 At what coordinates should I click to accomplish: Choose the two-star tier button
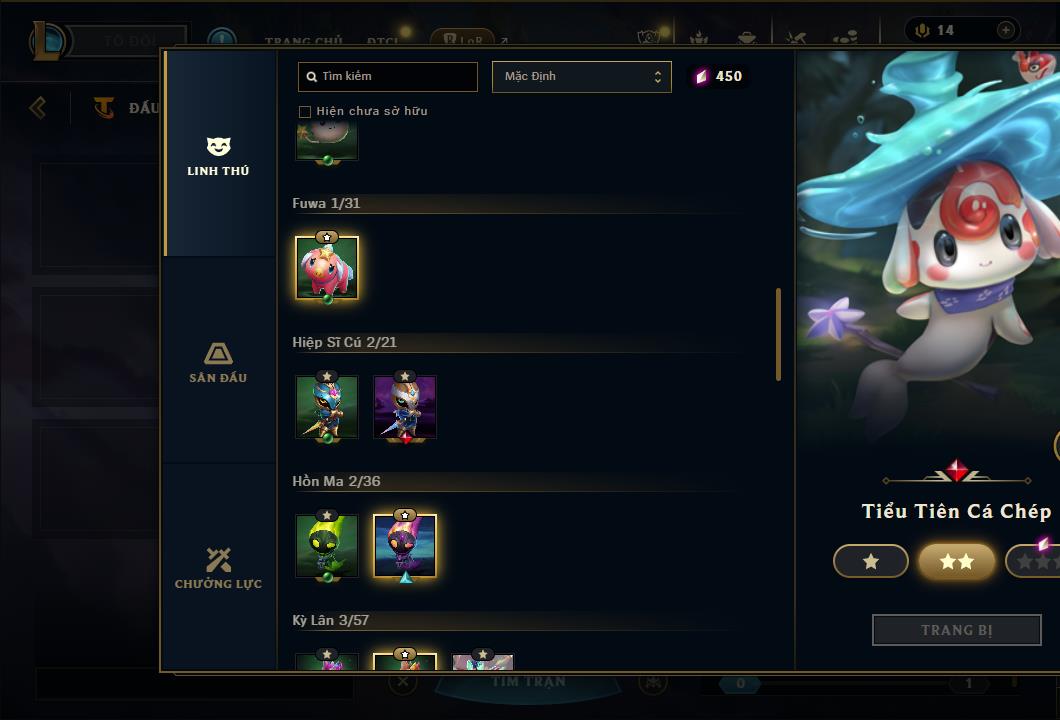957,562
